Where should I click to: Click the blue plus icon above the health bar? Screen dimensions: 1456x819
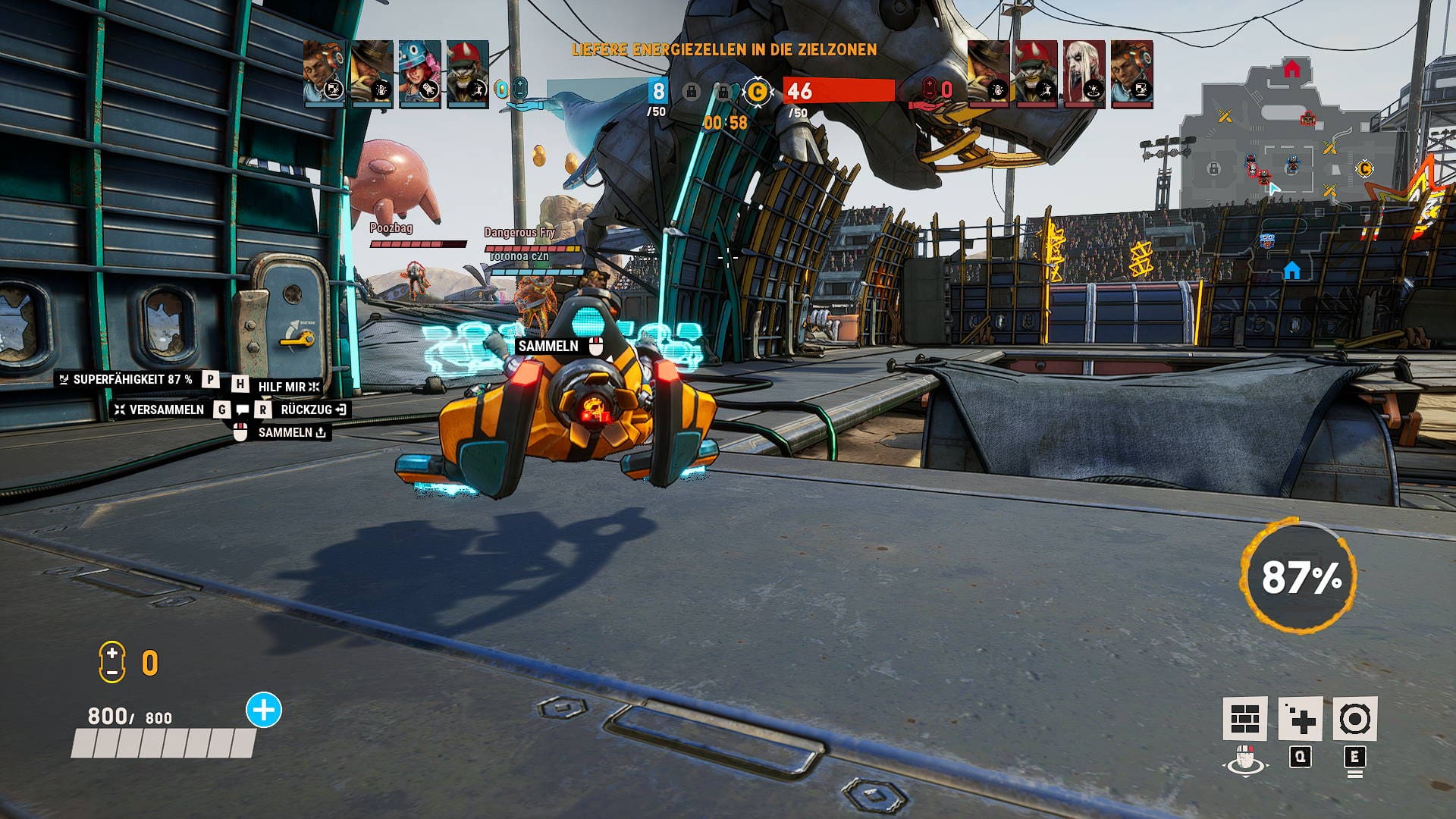click(x=264, y=711)
